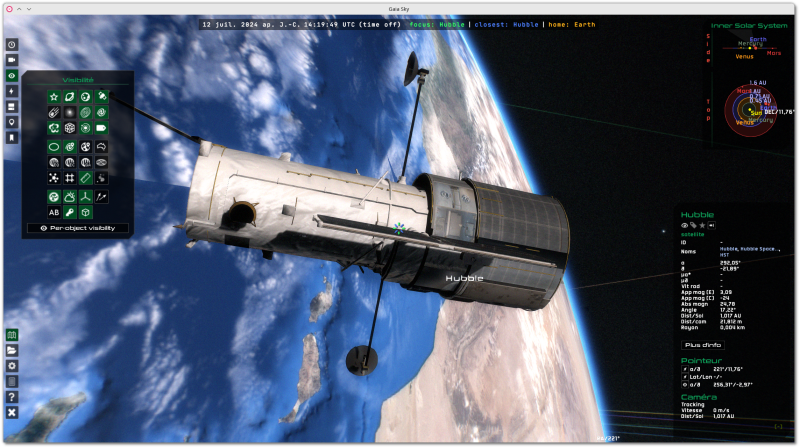Toggle planets visibility with ringed-planet icon
This screenshot has height=448, width=800.
click(x=70, y=96)
